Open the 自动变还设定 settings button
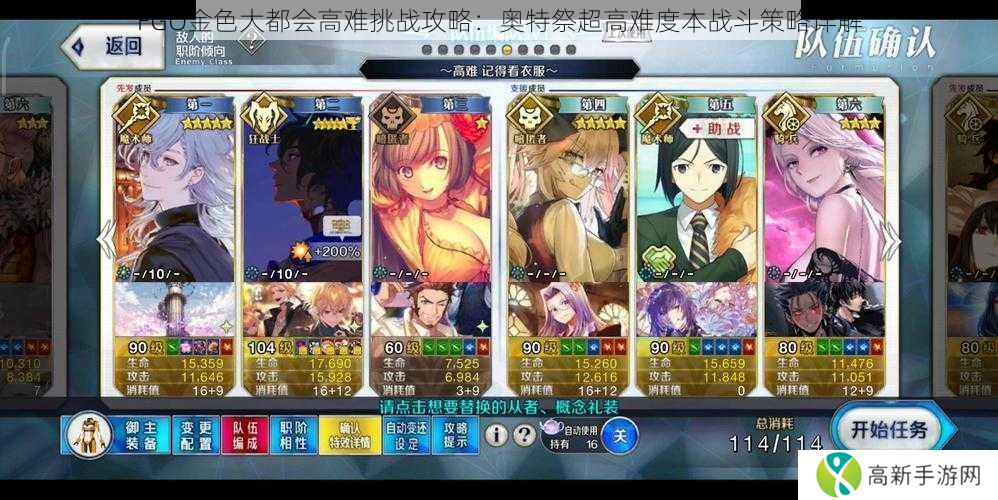Screen dimensions: 998x500 405,435
